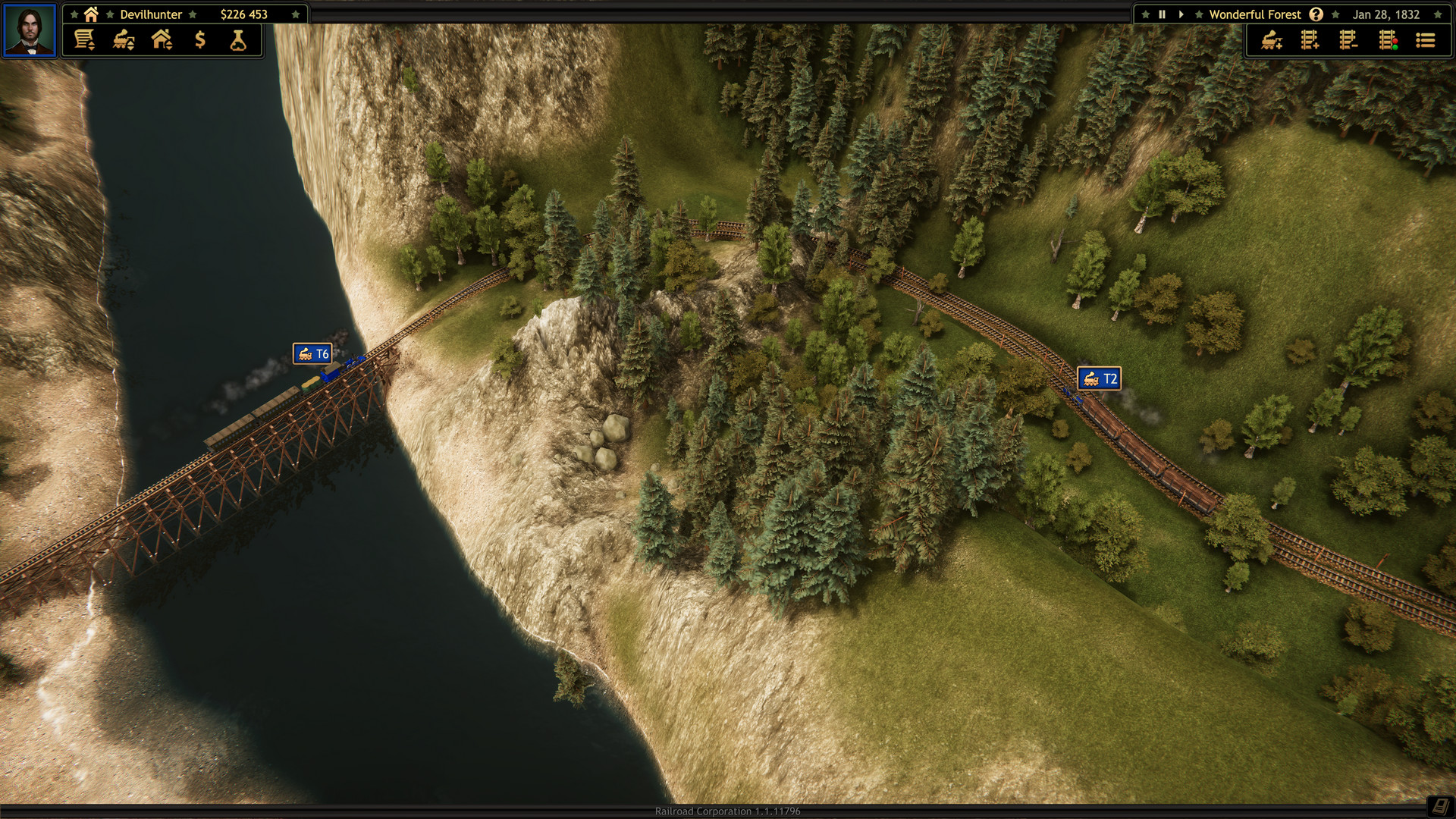Click the company balance $226 453
The width and height of the screenshot is (1456, 819).
pyautogui.click(x=243, y=14)
